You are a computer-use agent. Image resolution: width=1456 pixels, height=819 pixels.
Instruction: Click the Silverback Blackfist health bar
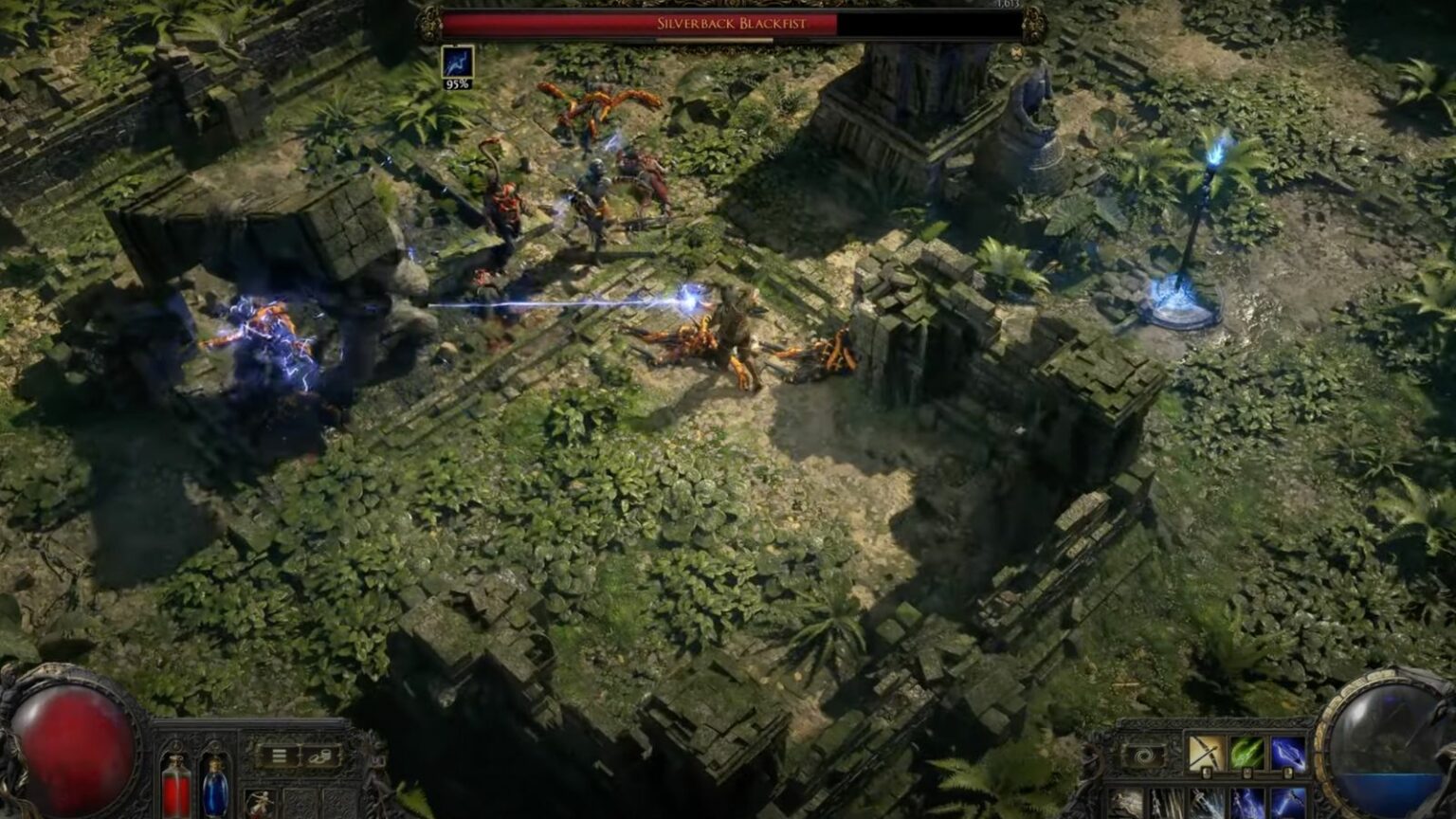point(730,26)
